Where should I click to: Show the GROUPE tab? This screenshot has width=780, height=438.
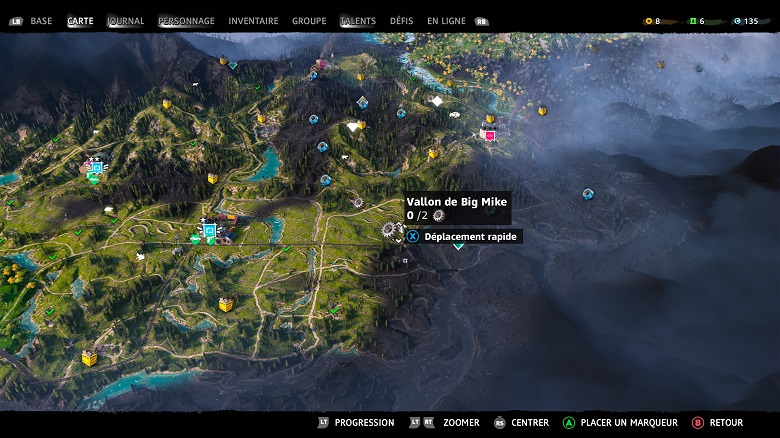[x=309, y=21]
